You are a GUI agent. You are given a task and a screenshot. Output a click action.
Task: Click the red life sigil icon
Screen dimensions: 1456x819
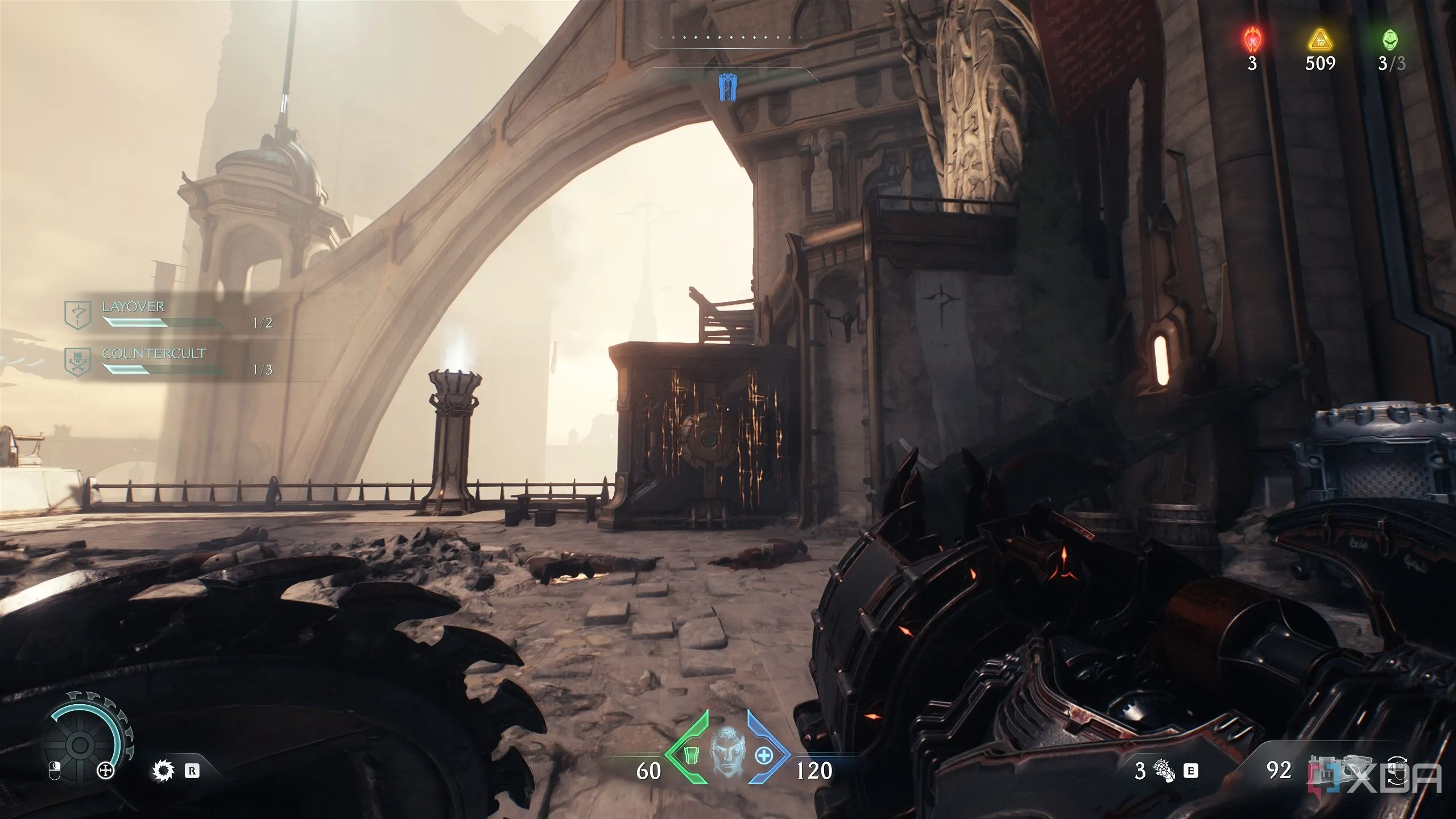coord(1252,40)
